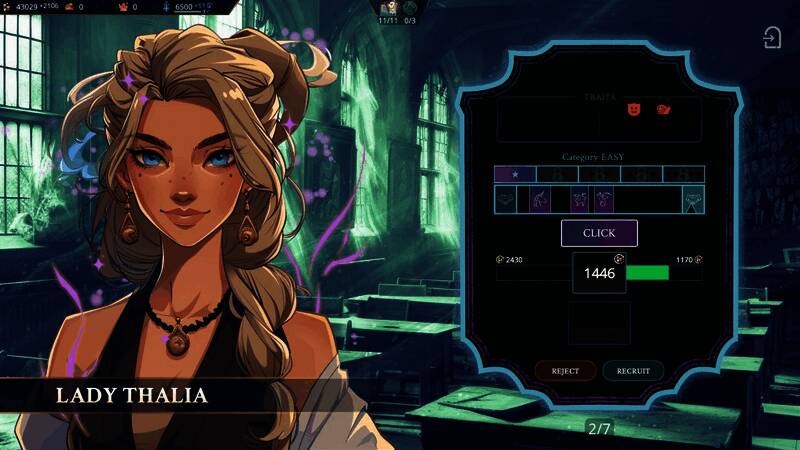Reject Lady Thalia
This screenshot has height=450, width=800.
tap(565, 371)
